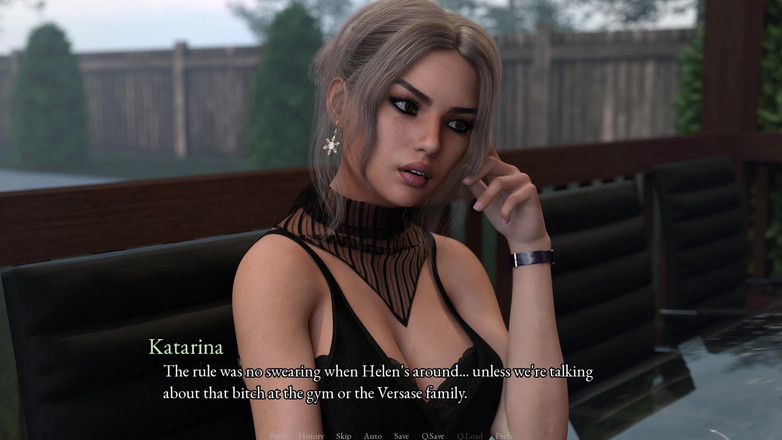Open the Prefs settings
The height and width of the screenshot is (440, 782).
pos(503,436)
